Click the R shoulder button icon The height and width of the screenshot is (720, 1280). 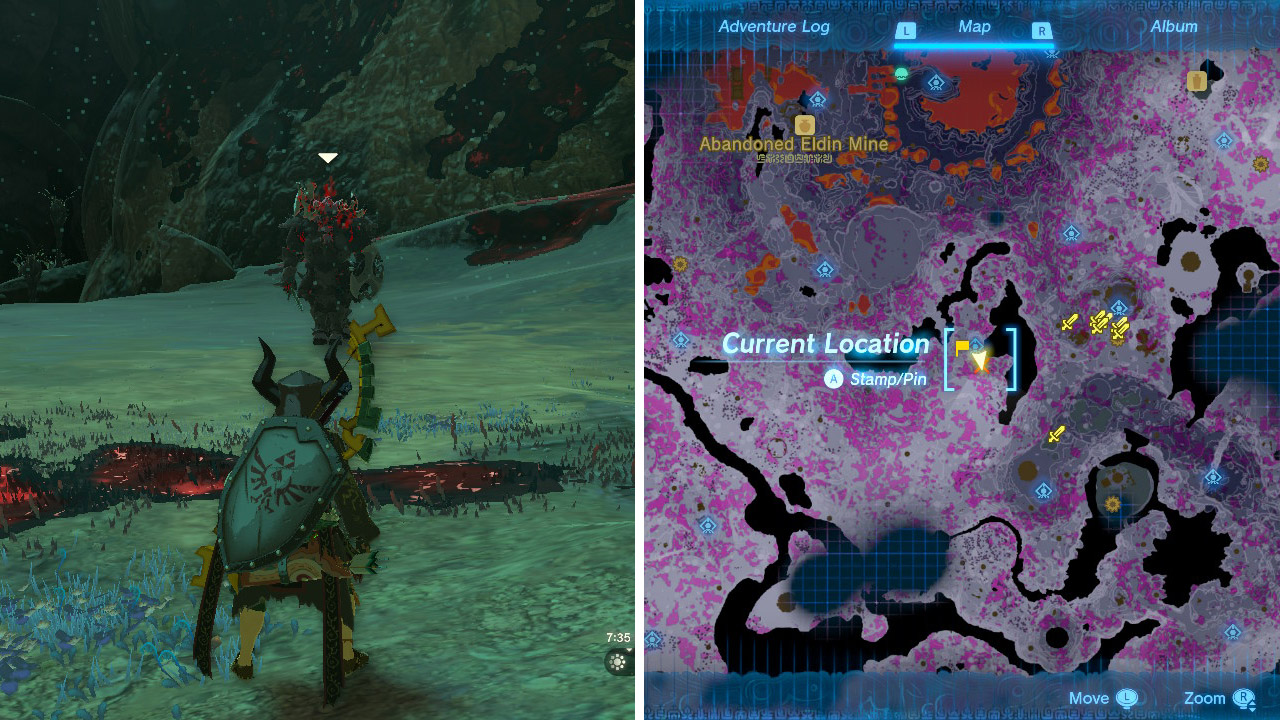tap(1041, 31)
